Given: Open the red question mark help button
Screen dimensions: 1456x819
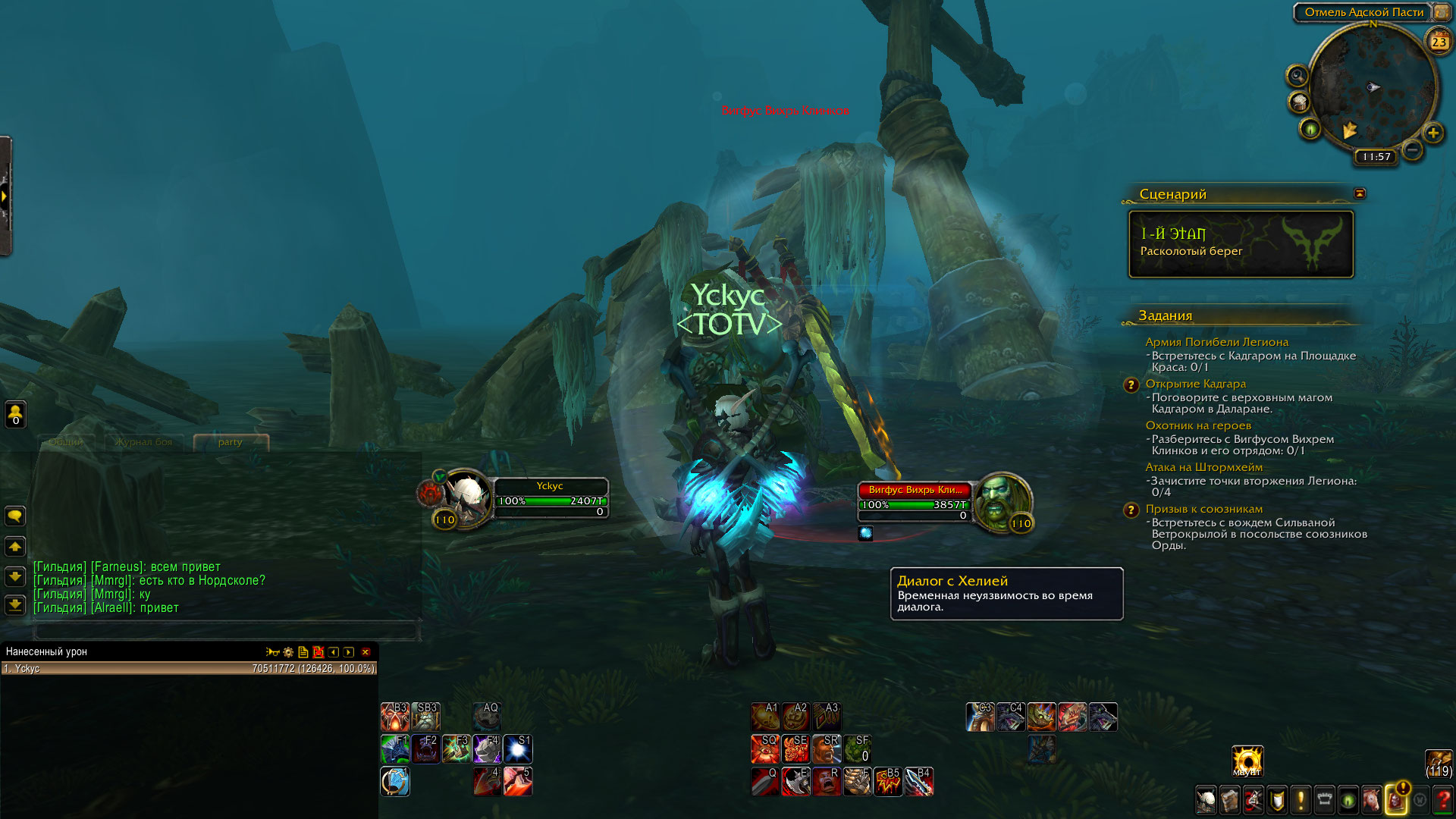Looking at the screenshot, I should click(1444, 800).
